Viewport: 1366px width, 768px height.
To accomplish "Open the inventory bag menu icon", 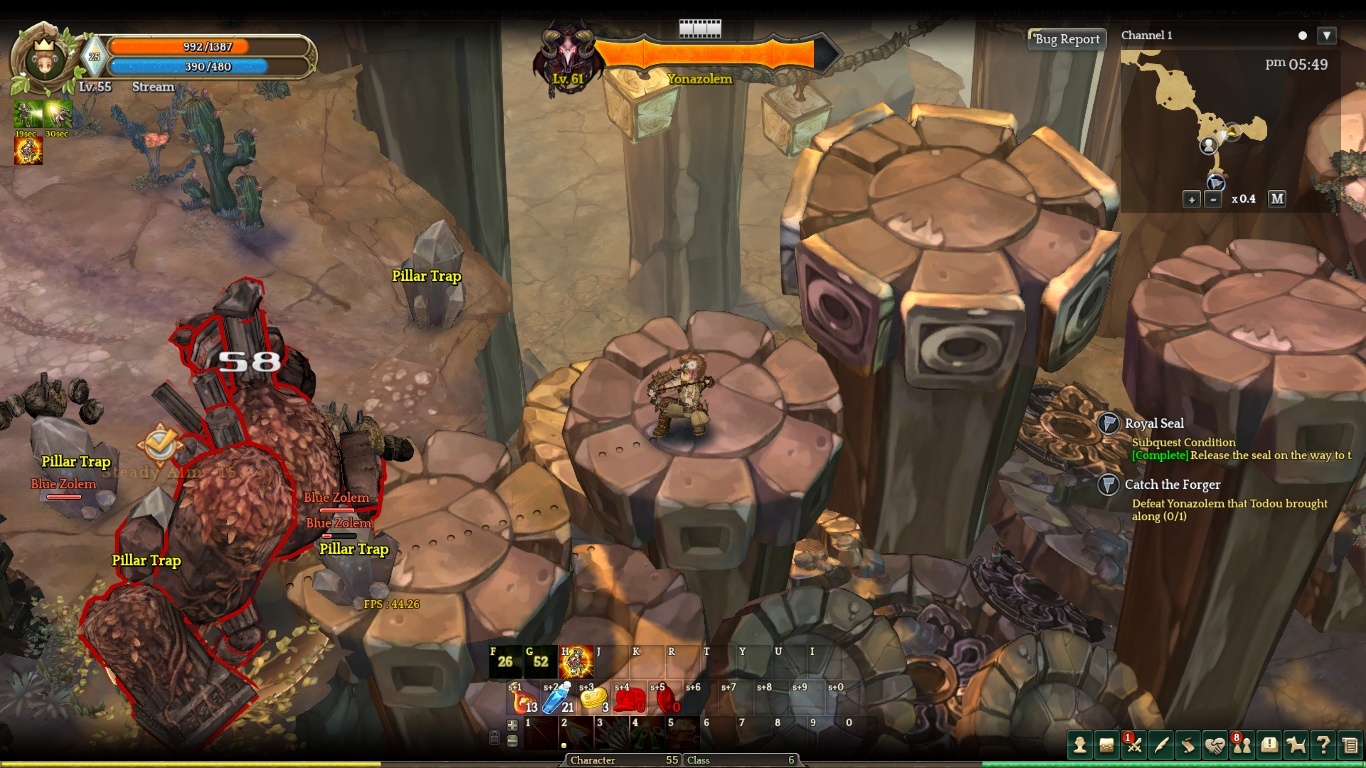I will coord(1106,744).
